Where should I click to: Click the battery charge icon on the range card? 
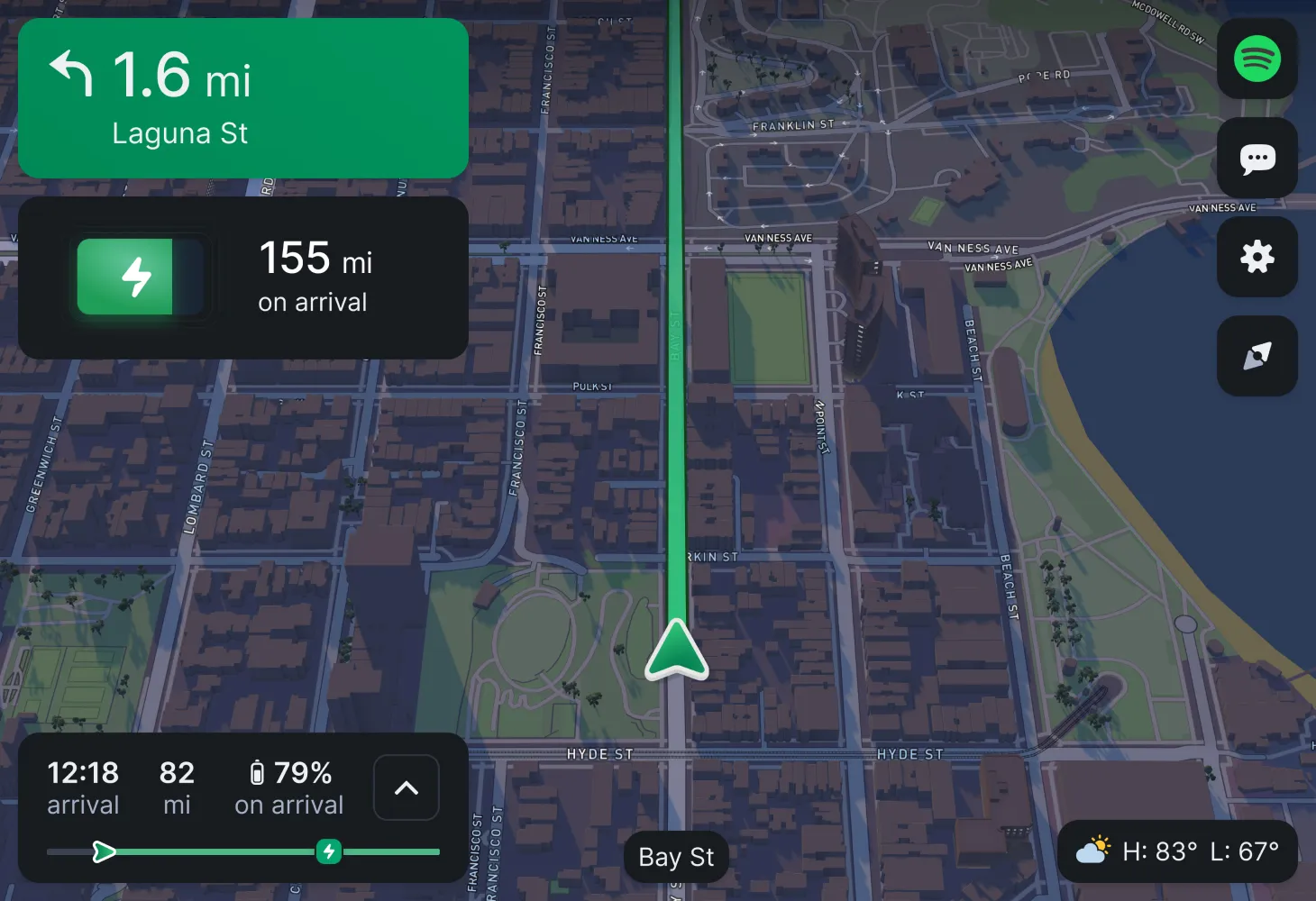click(140, 276)
